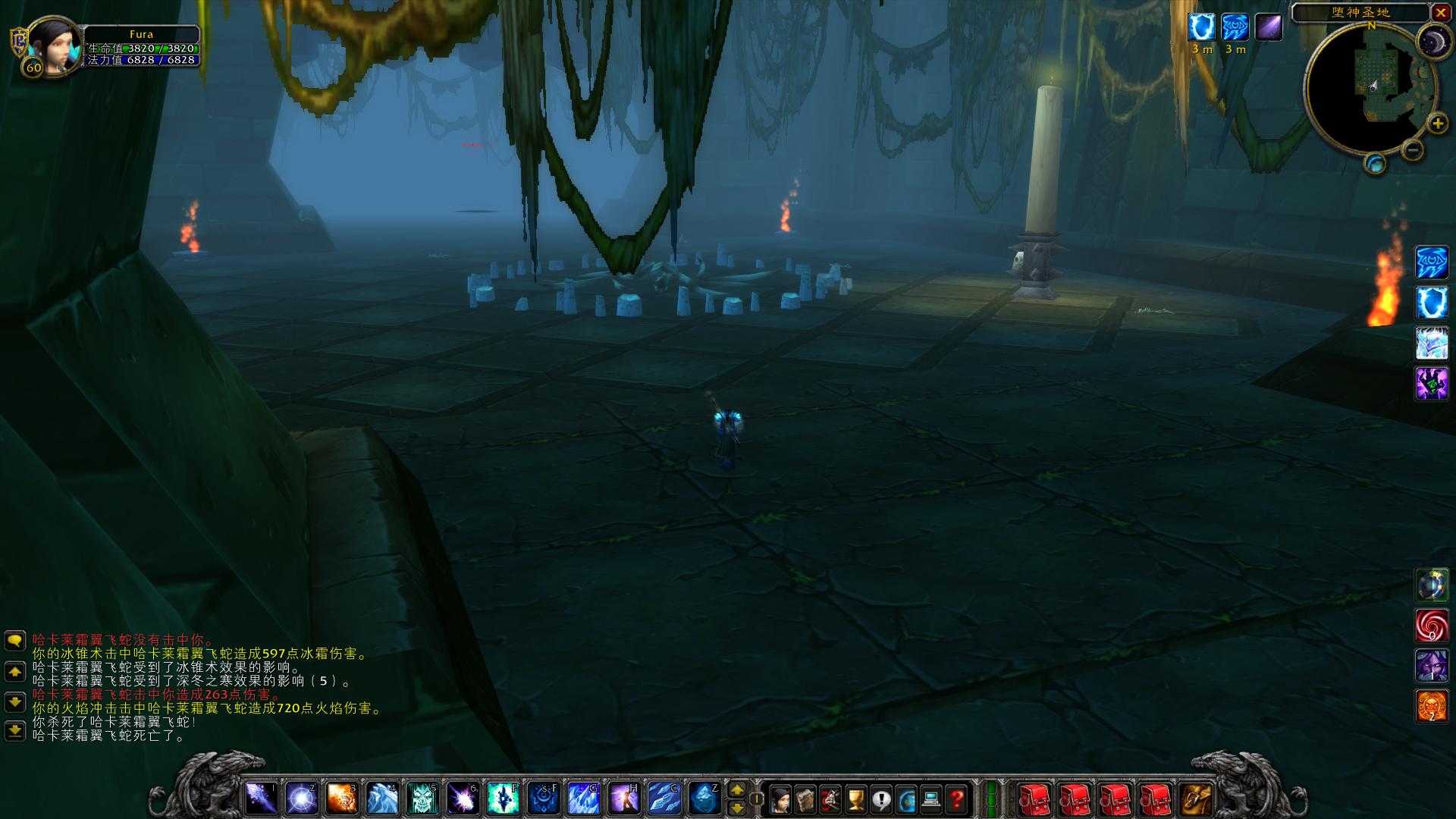Zoom out the minimap with the minus button

1412,149
